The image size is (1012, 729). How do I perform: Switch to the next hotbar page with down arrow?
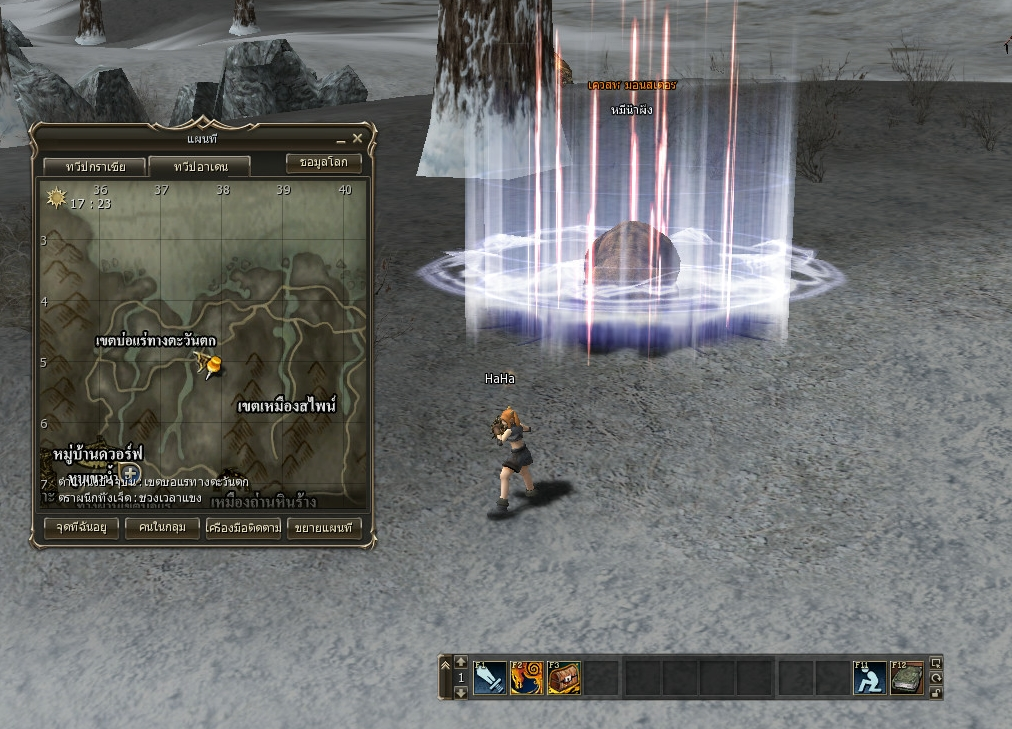[x=461, y=691]
